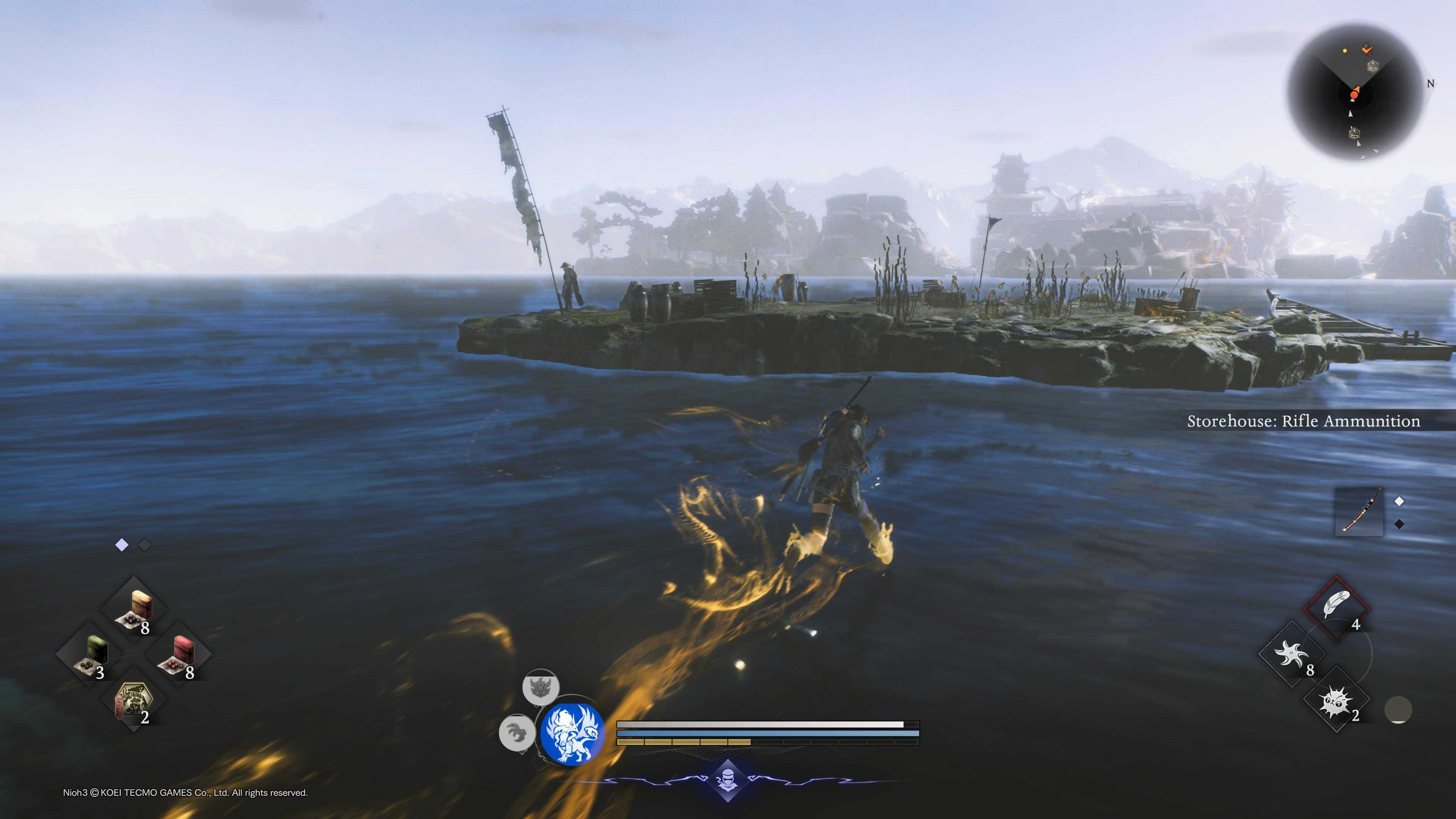Viewport: 1456px width, 819px height.
Task: Throw the shuriken ninjutsu item
Action: (x=1292, y=654)
